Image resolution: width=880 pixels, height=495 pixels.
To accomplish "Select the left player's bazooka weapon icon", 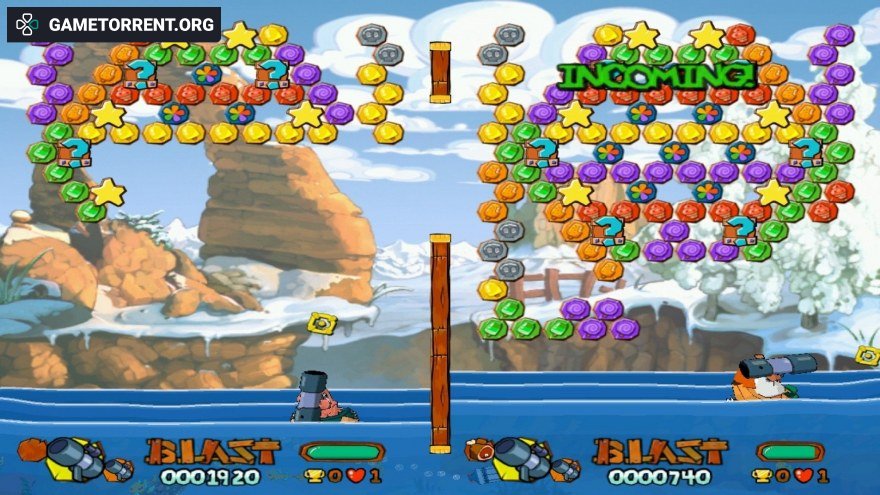I will tap(75, 457).
